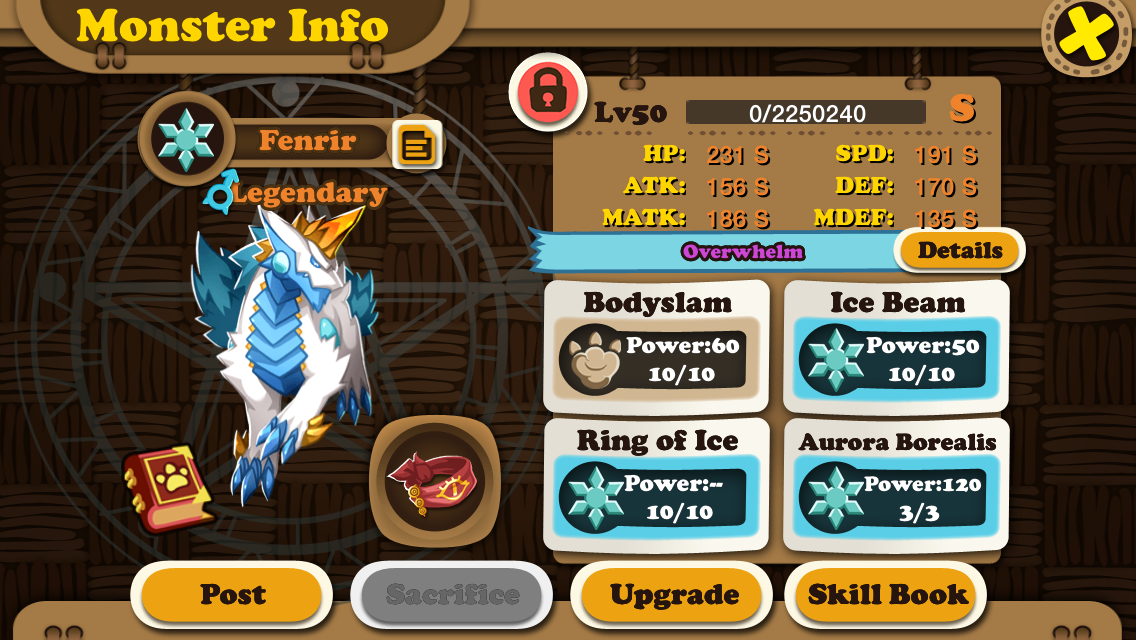The height and width of the screenshot is (640, 1136).
Task: Click the greyed-out Sacrifice button
Action: tap(452, 595)
